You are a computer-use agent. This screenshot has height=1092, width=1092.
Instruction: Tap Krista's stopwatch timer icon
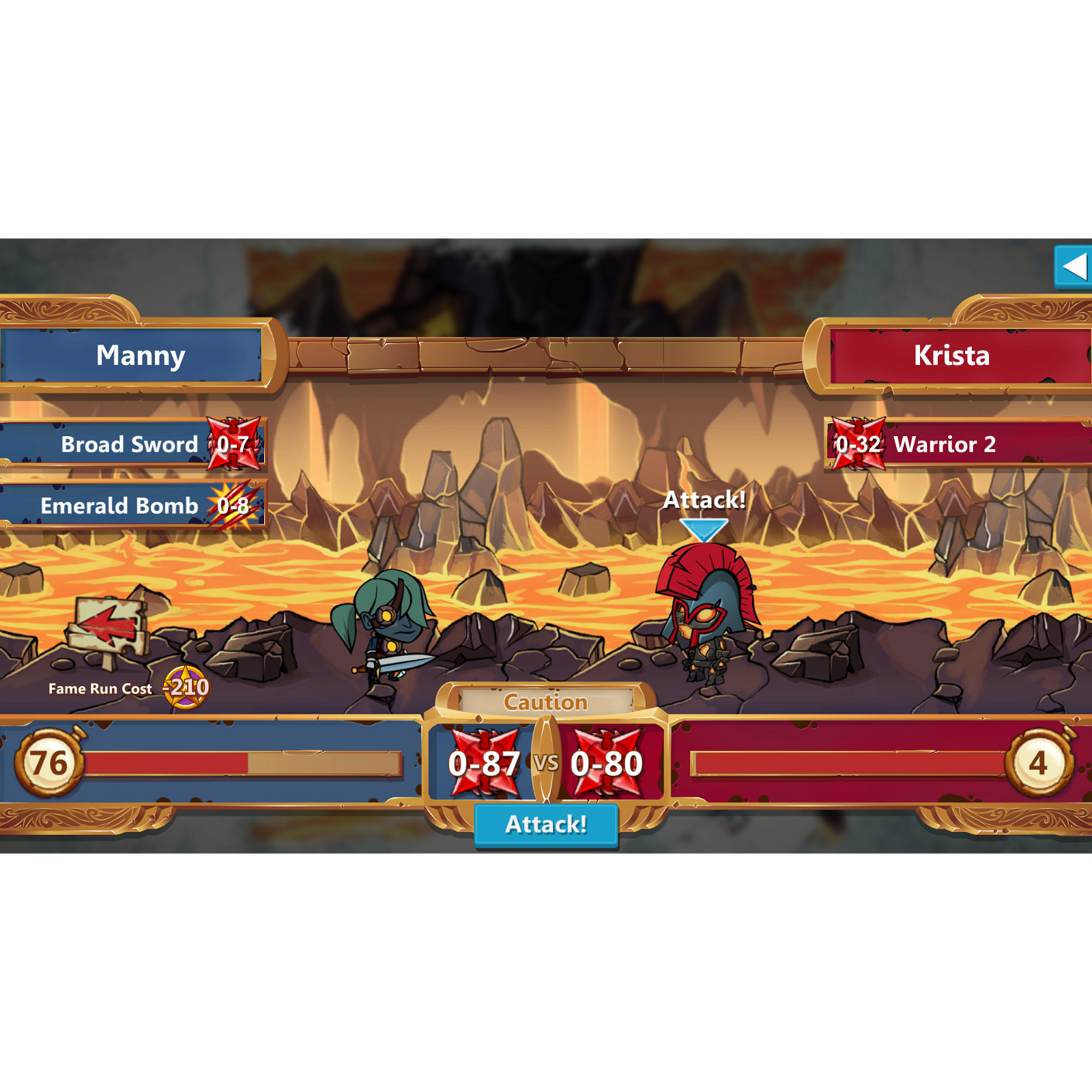(x=1040, y=765)
